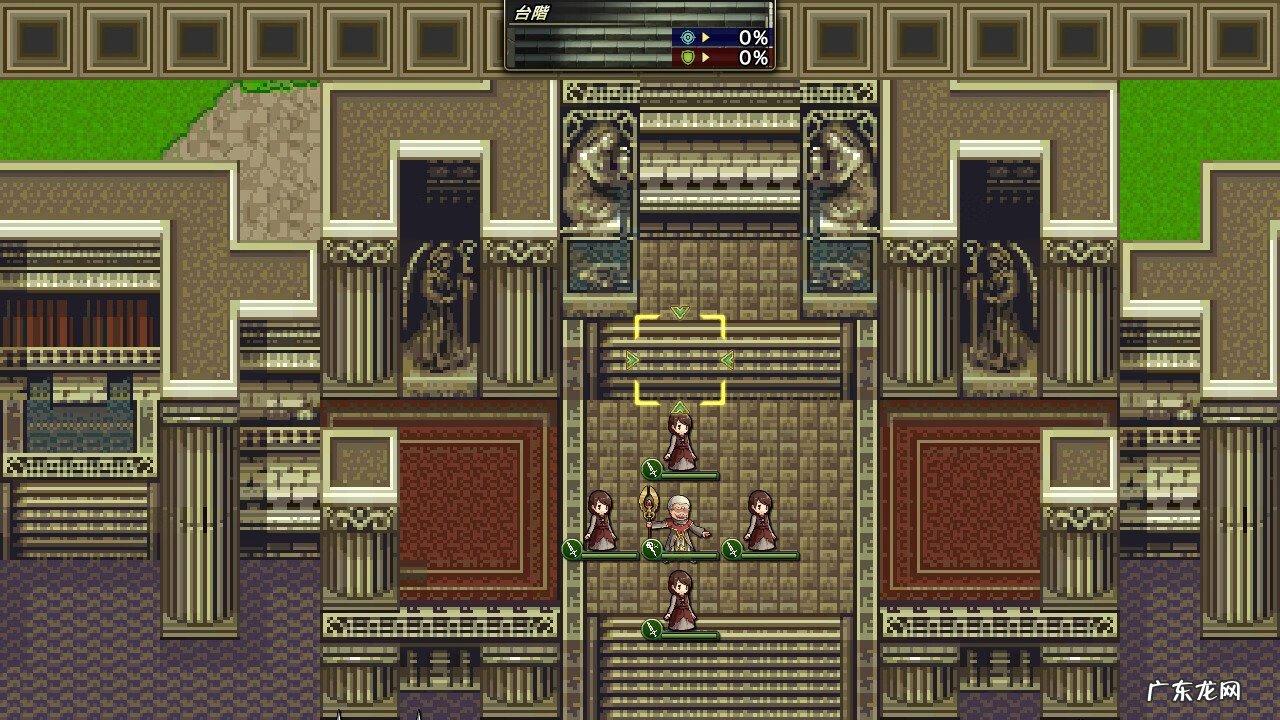Select the white-haired elder unit holding a staff
Viewport: 1280px width, 720px height.
tap(679, 520)
